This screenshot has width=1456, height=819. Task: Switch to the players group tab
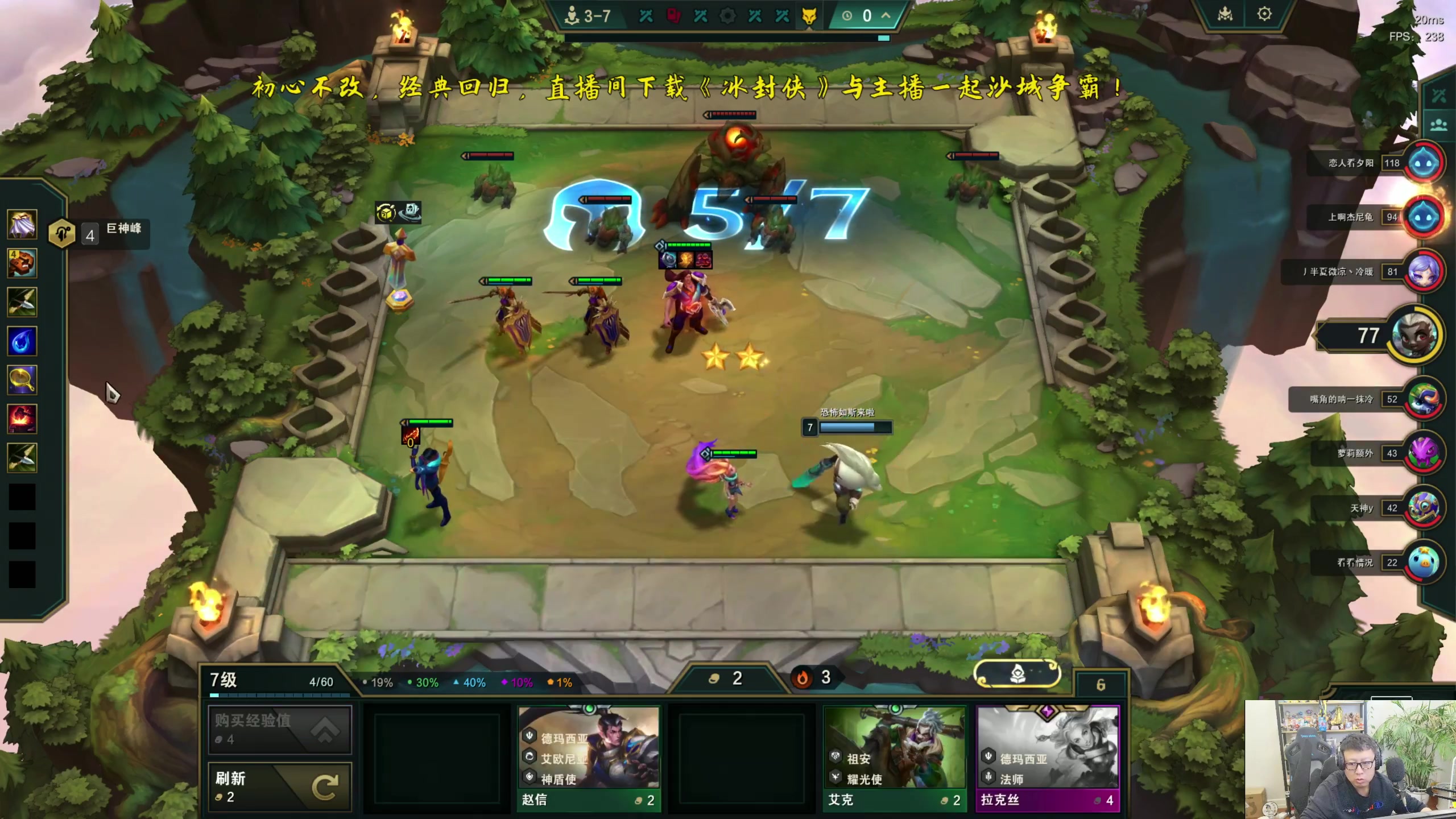coord(1438,125)
